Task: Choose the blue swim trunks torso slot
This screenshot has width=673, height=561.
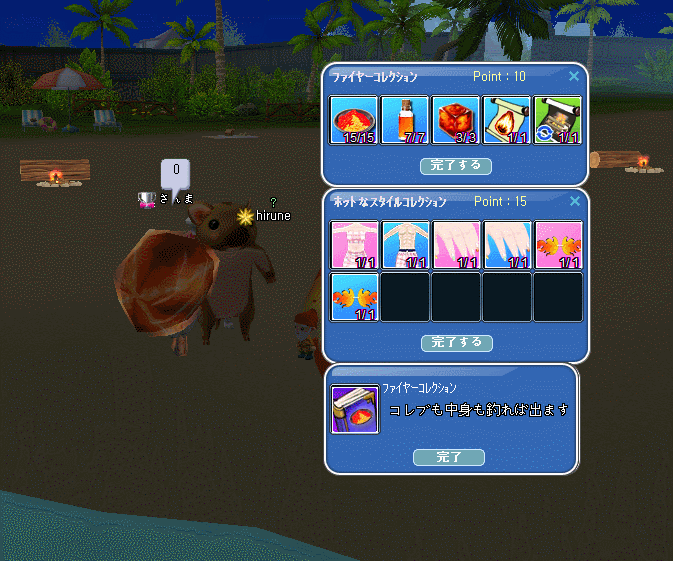Action: (405, 246)
